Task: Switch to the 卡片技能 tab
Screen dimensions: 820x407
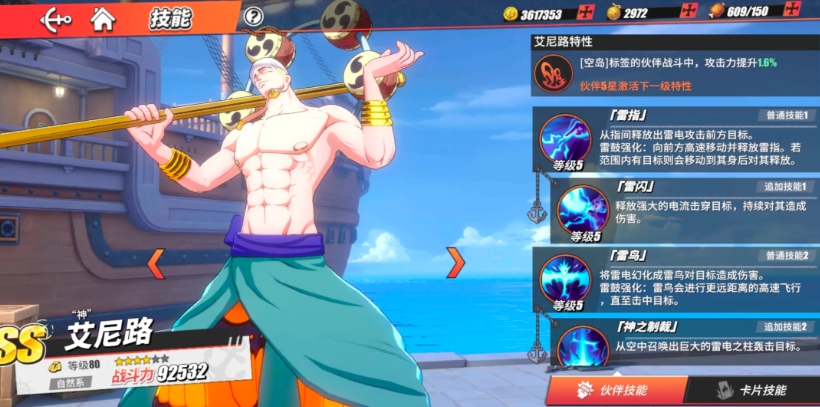Action: coord(752,390)
